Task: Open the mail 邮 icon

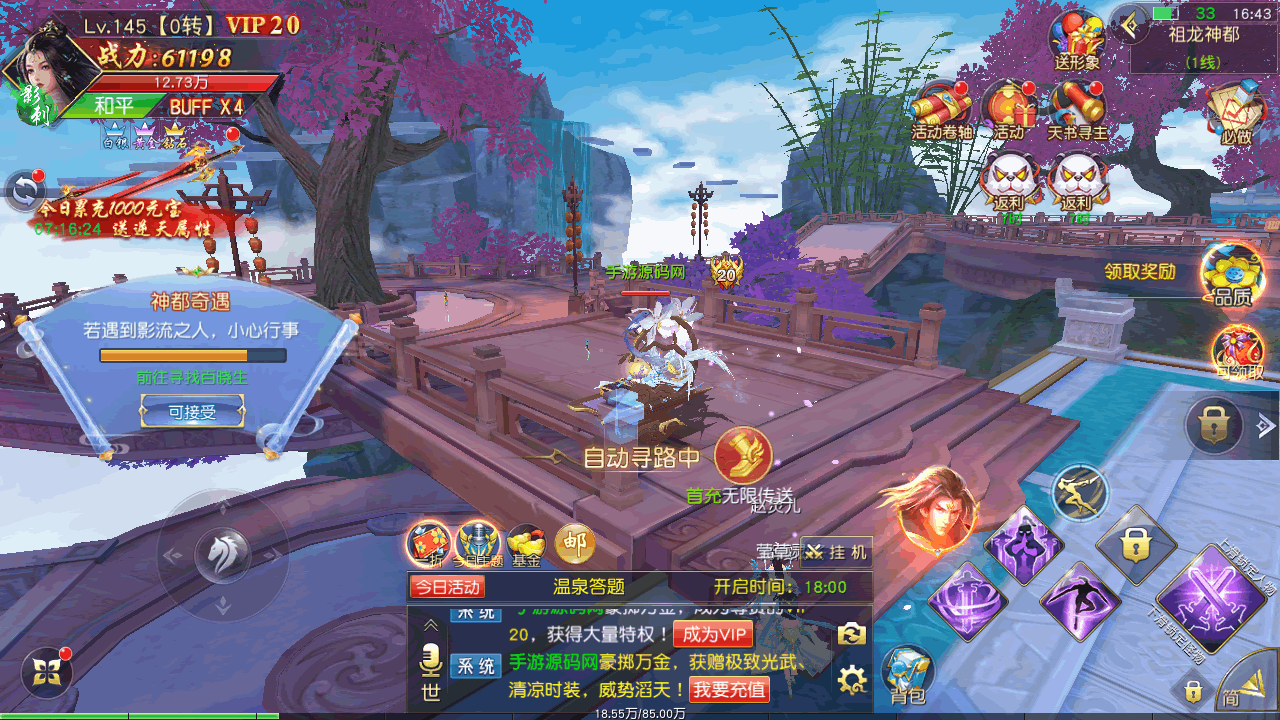Action: (575, 544)
